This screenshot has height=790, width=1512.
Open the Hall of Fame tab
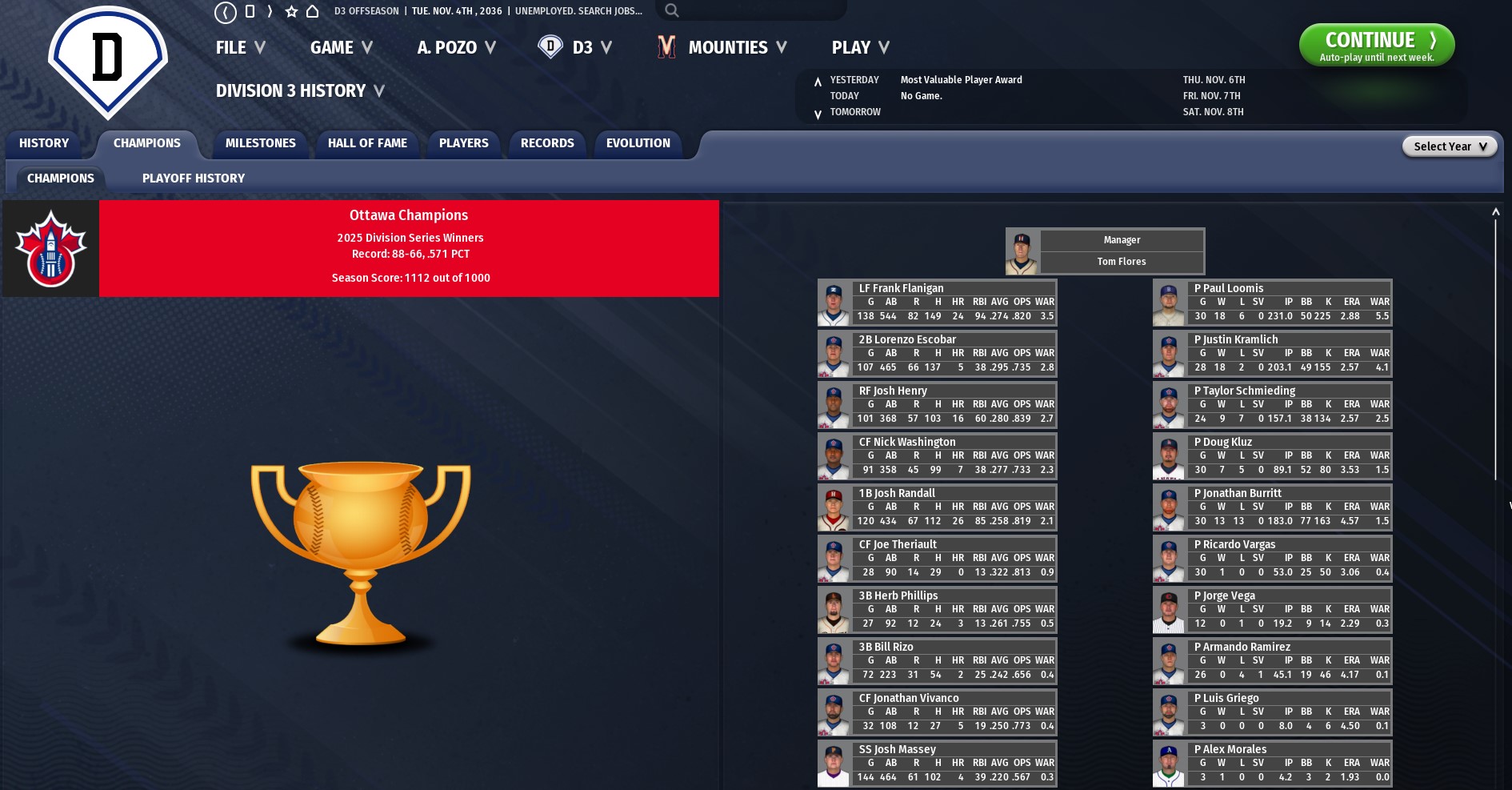[x=367, y=143]
